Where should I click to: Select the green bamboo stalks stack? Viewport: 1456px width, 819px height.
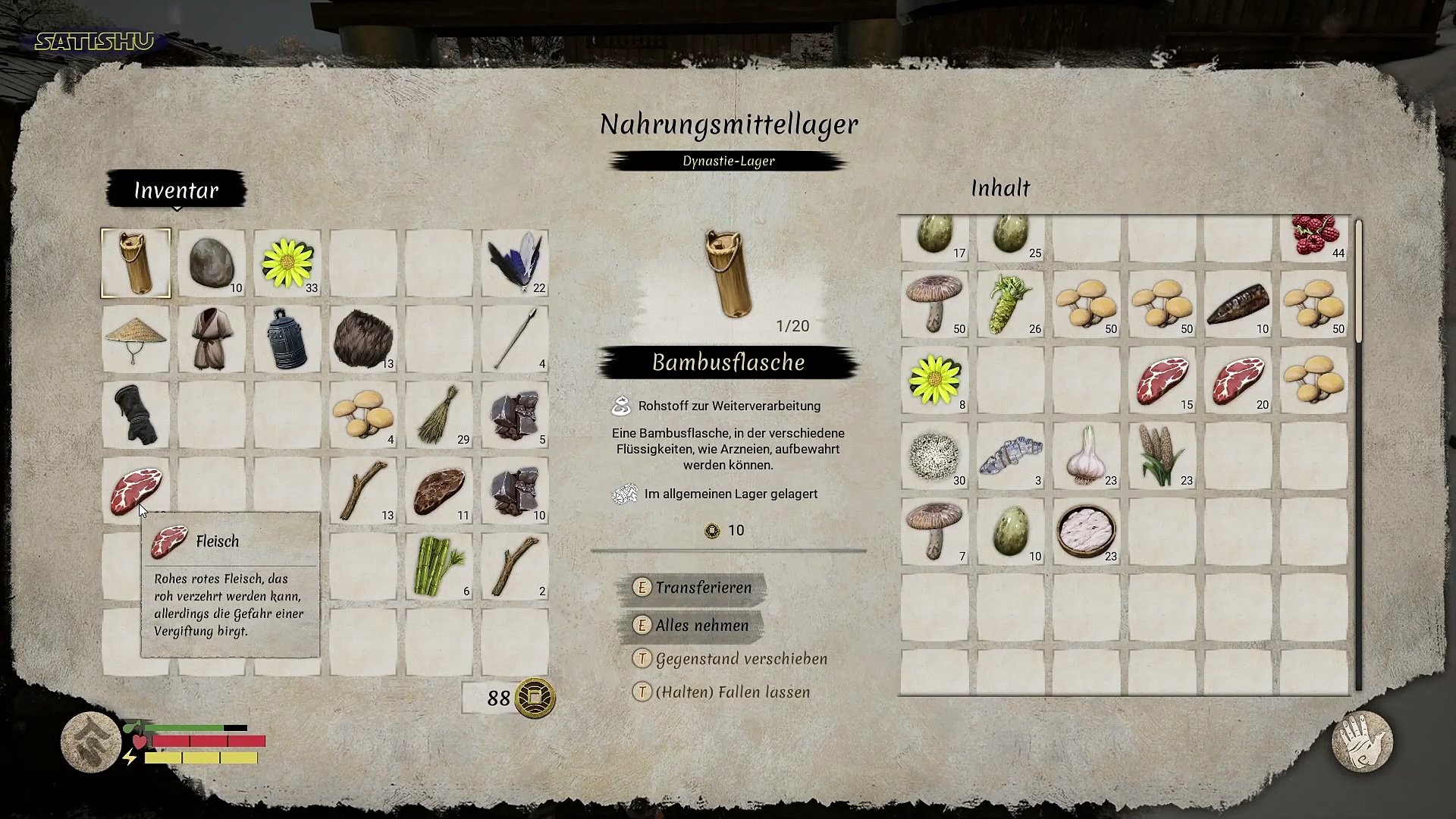[439, 566]
